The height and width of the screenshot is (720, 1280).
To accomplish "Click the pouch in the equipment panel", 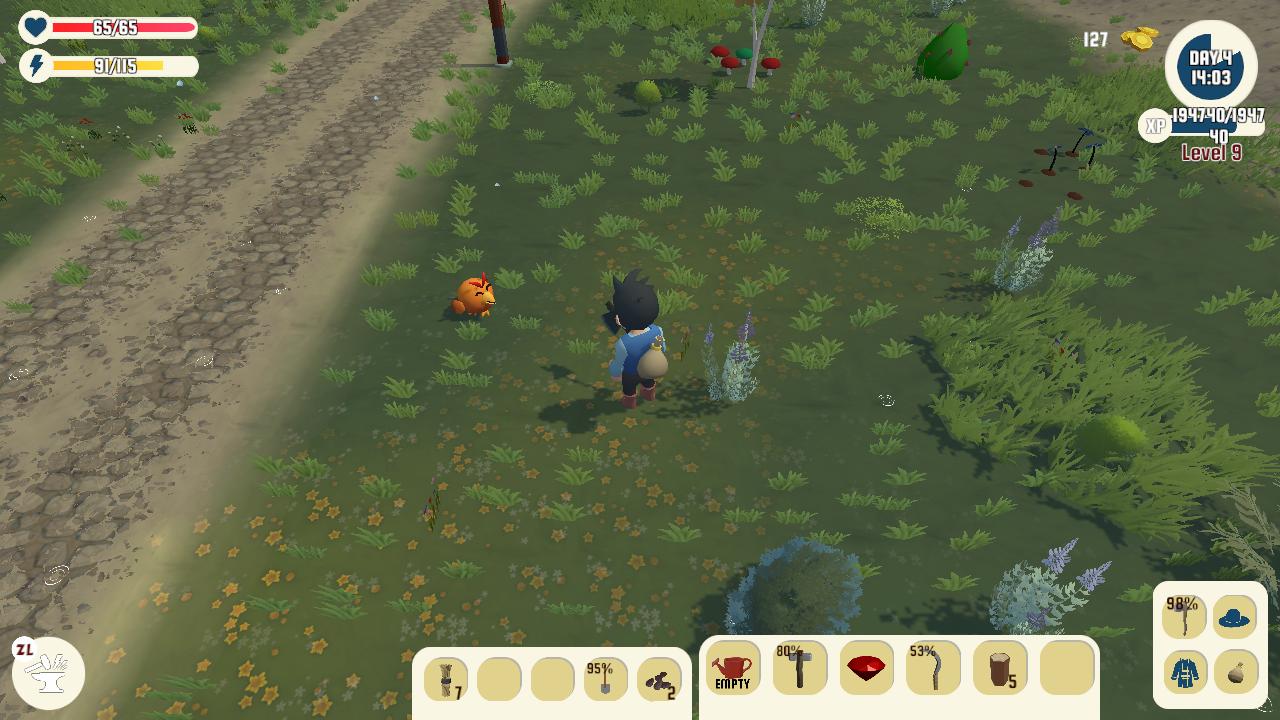I will (1235, 672).
